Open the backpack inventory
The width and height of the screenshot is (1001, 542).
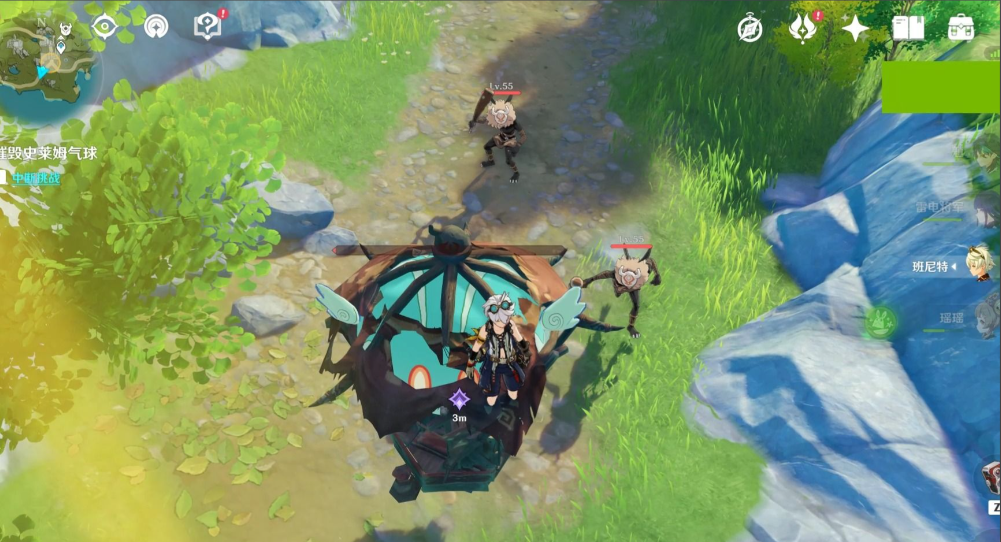coord(962,27)
